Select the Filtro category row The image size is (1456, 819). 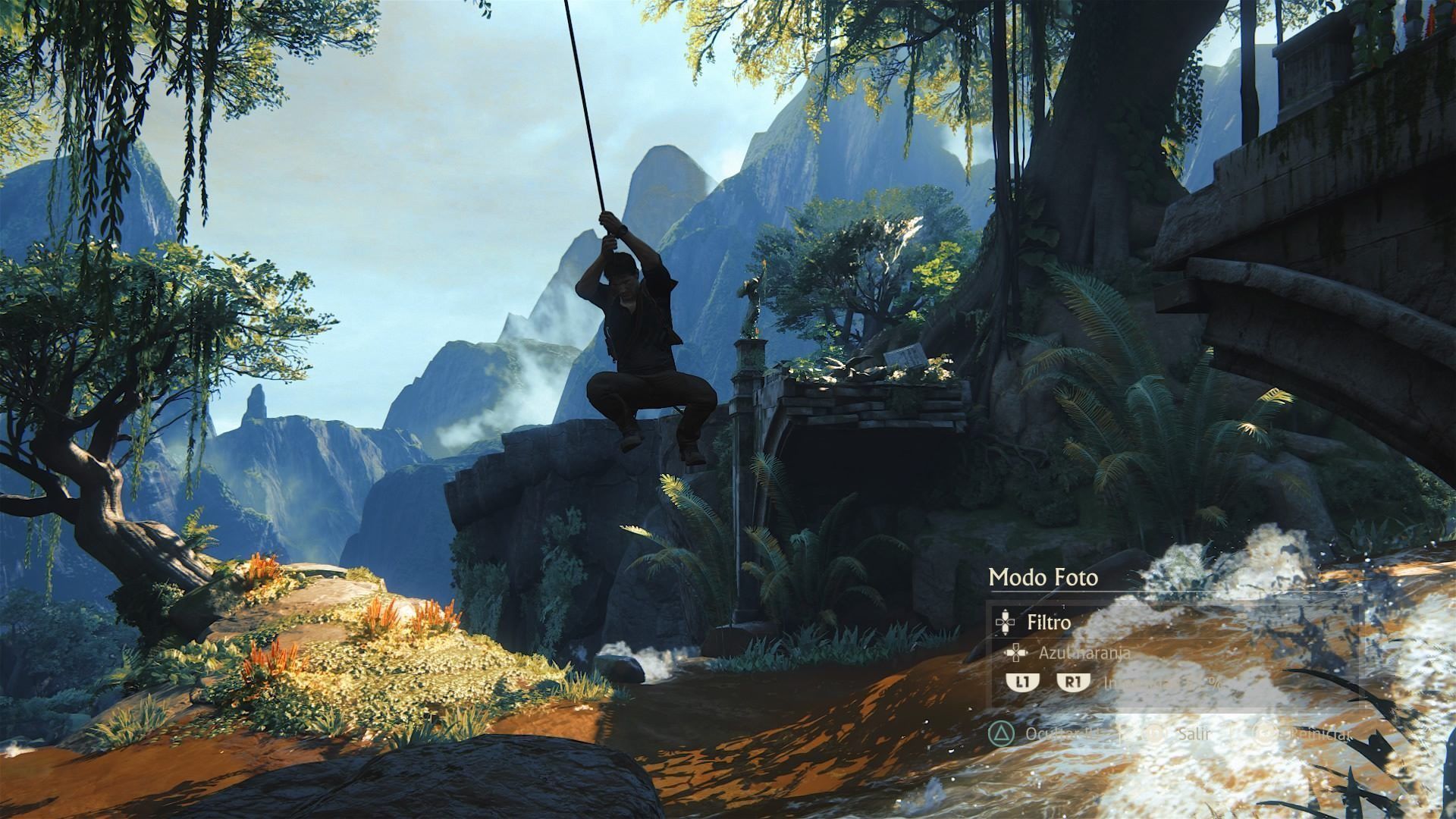click(x=1049, y=623)
